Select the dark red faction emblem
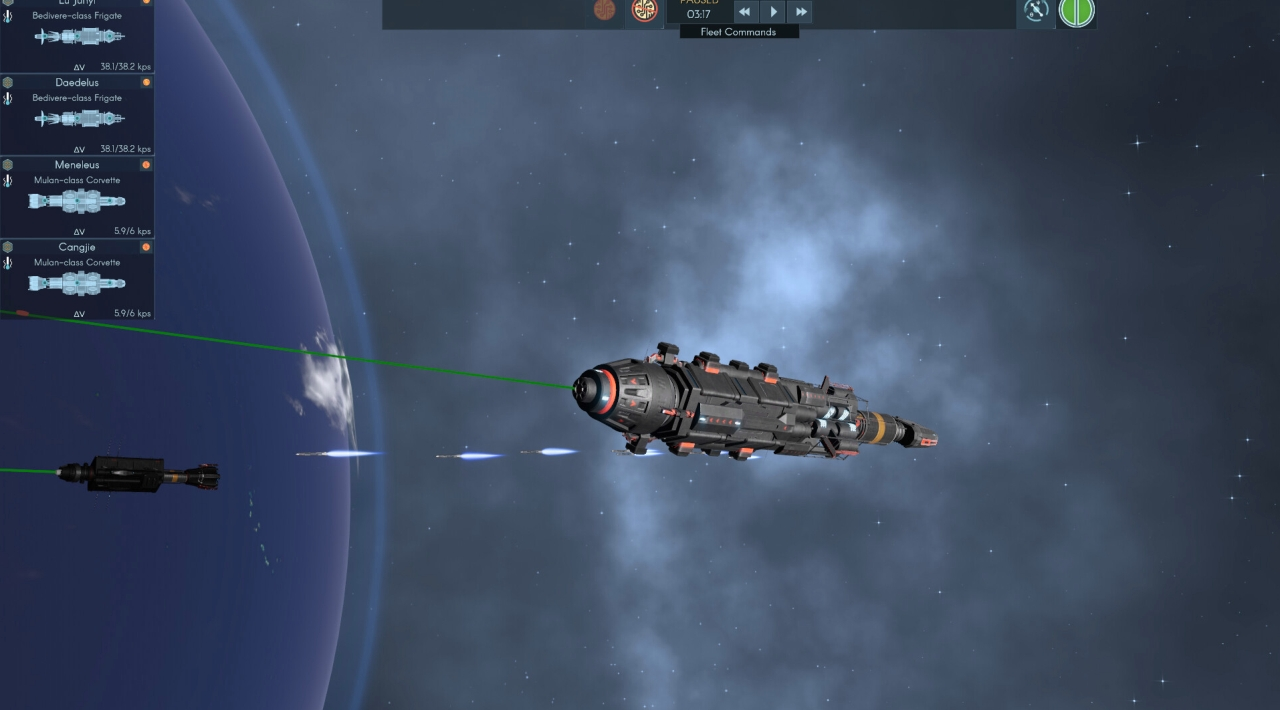 [604, 10]
